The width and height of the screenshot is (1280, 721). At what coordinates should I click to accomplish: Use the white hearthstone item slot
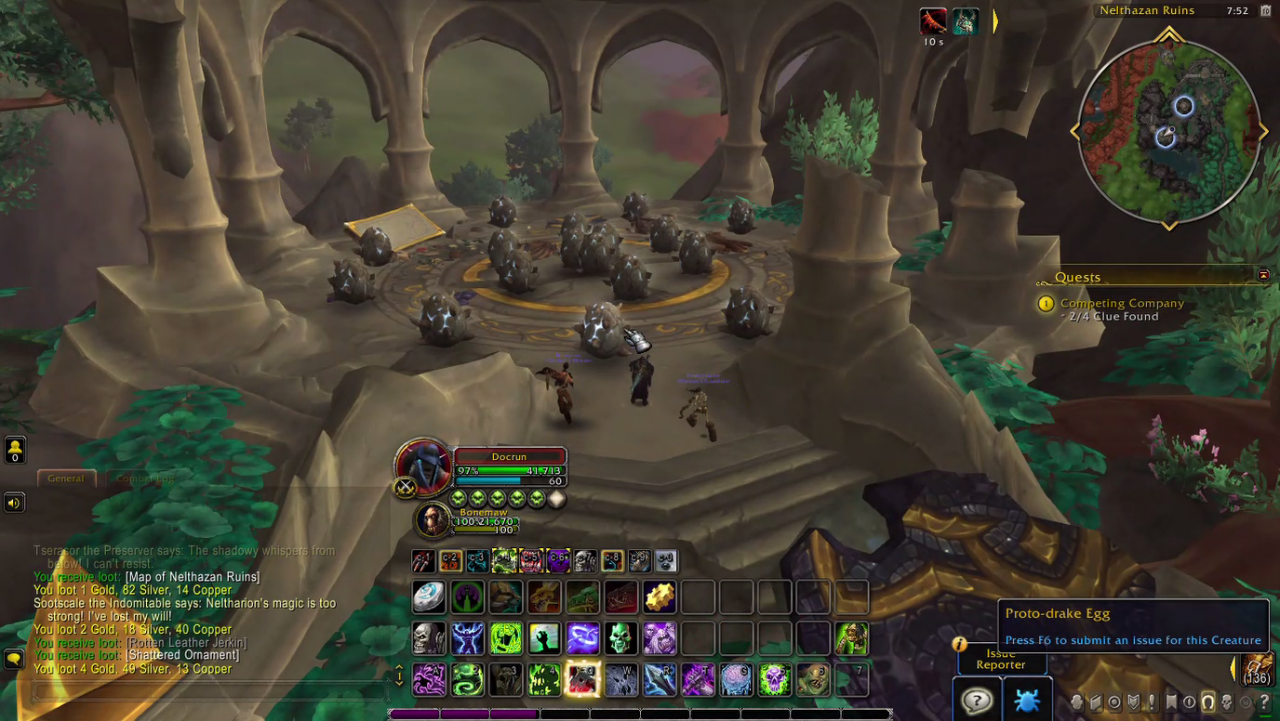point(429,597)
